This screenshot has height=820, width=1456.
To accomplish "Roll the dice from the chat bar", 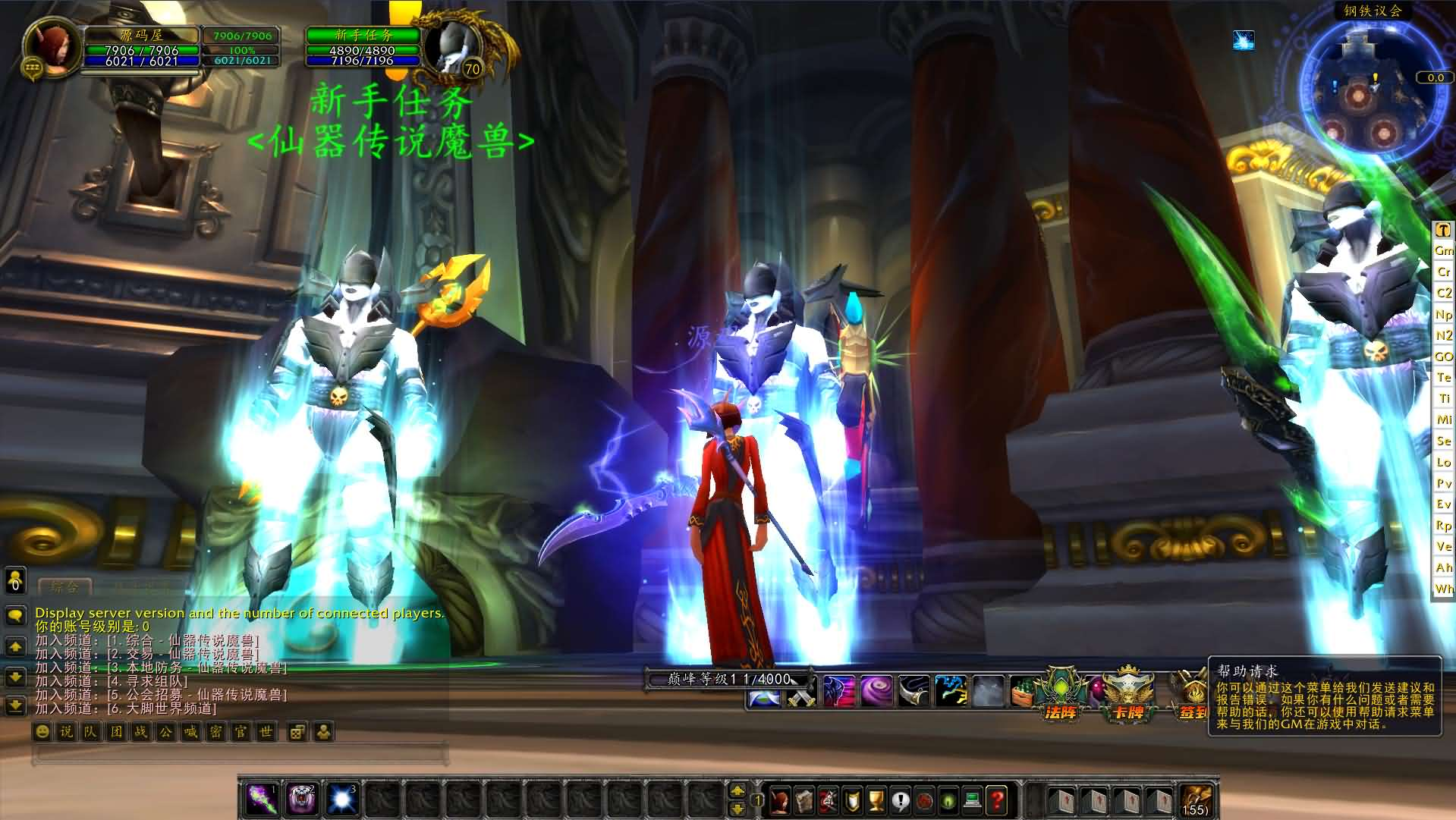I will [x=297, y=732].
